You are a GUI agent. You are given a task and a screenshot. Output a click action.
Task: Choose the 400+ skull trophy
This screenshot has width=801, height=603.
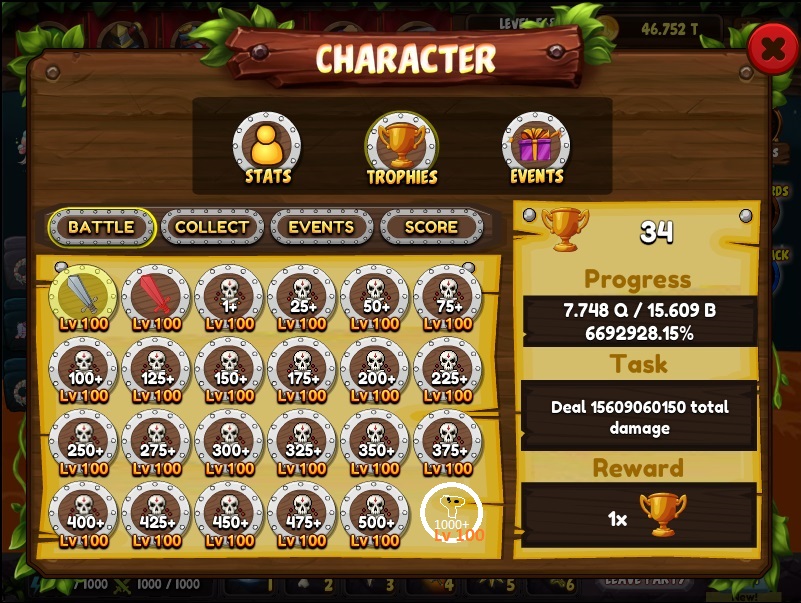(84, 513)
